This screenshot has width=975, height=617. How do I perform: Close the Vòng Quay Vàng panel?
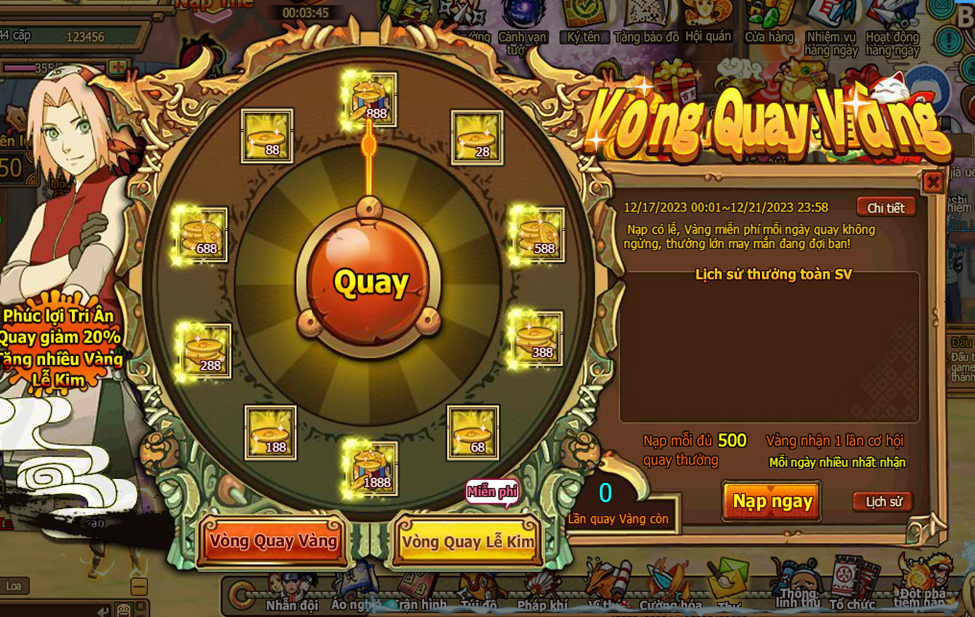(x=932, y=182)
